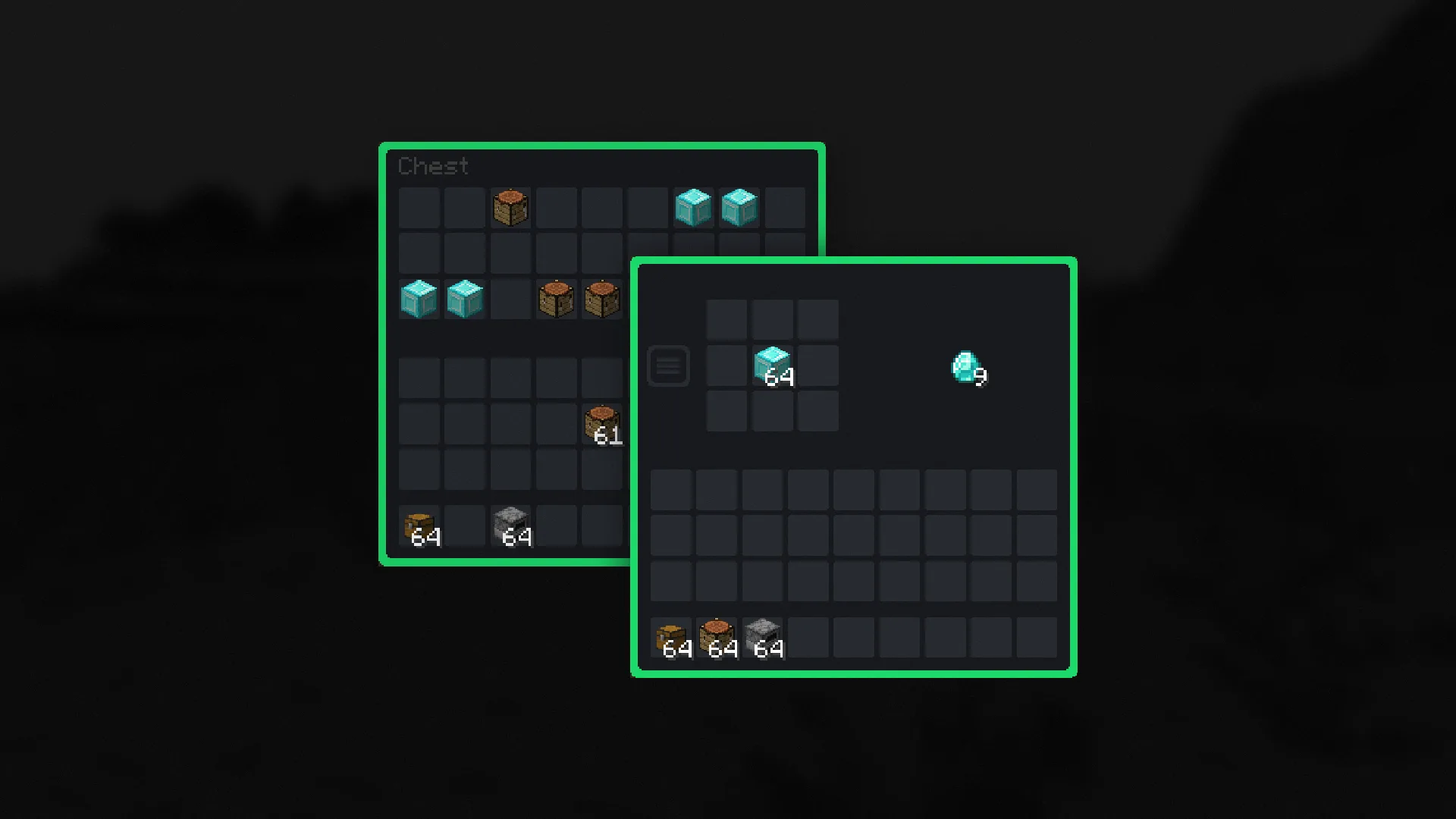
Task: Click the empty hotbar slot beside the furnace stack
Action: click(810, 637)
